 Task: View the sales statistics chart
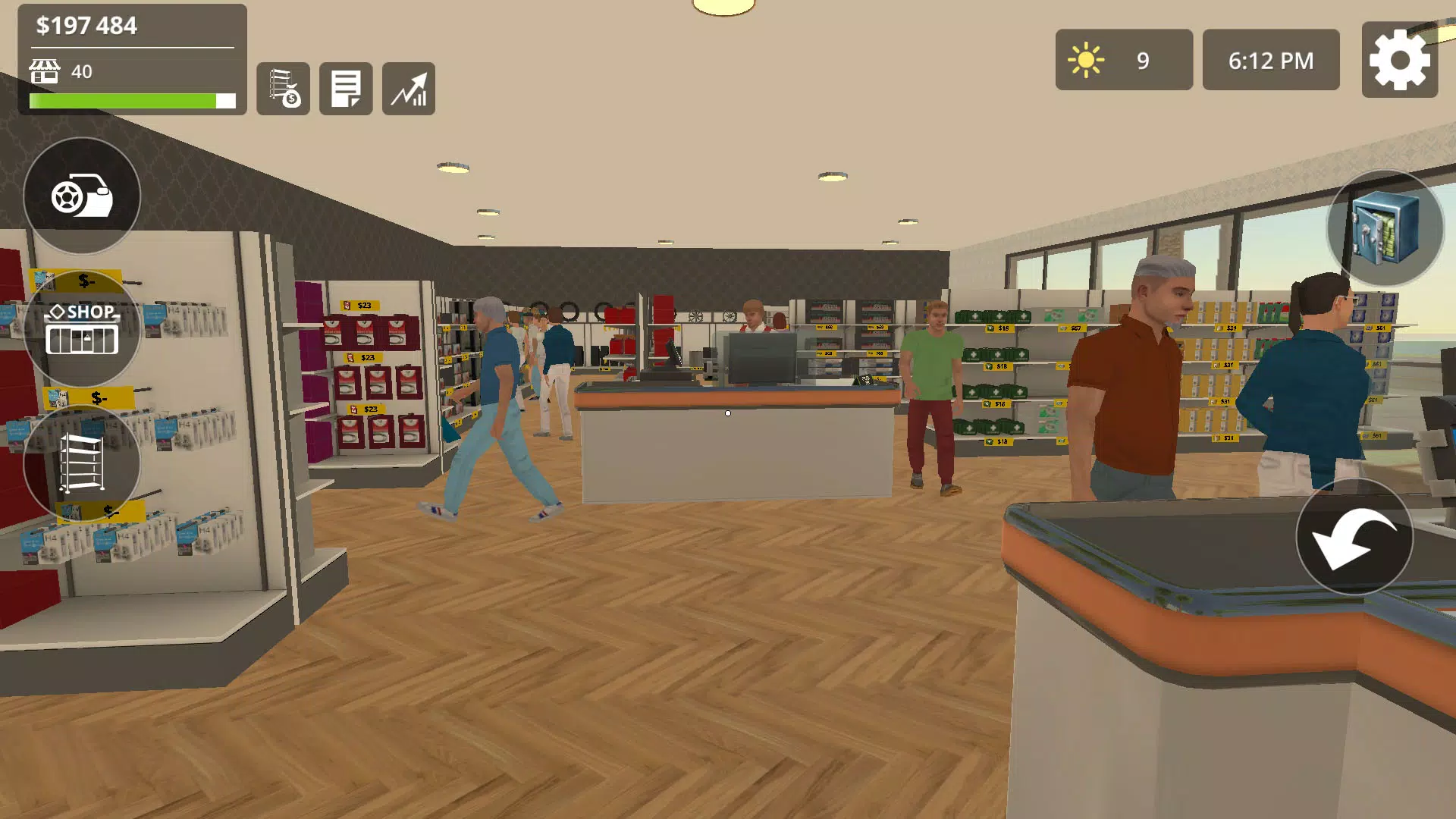click(x=409, y=89)
